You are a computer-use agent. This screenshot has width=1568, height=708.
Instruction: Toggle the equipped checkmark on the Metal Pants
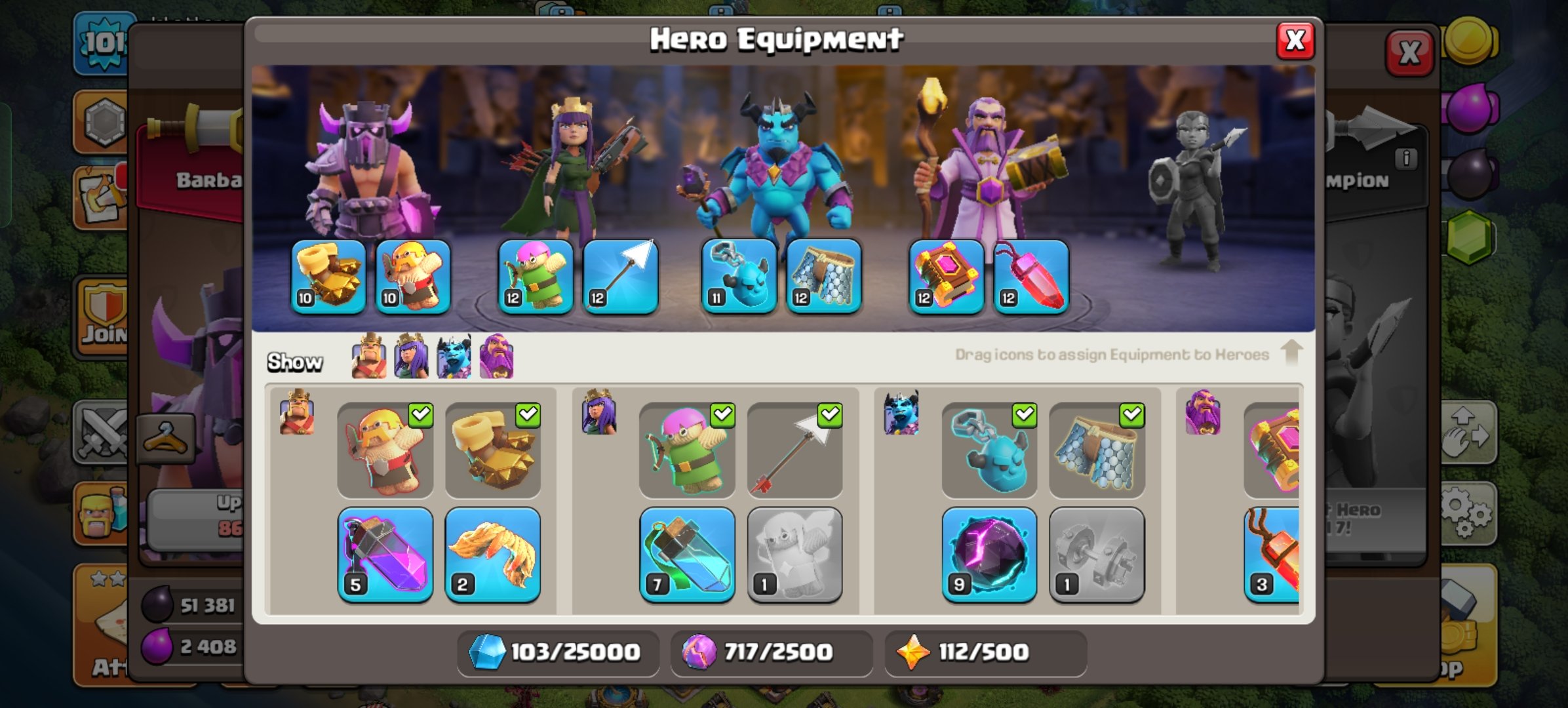(1132, 414)
